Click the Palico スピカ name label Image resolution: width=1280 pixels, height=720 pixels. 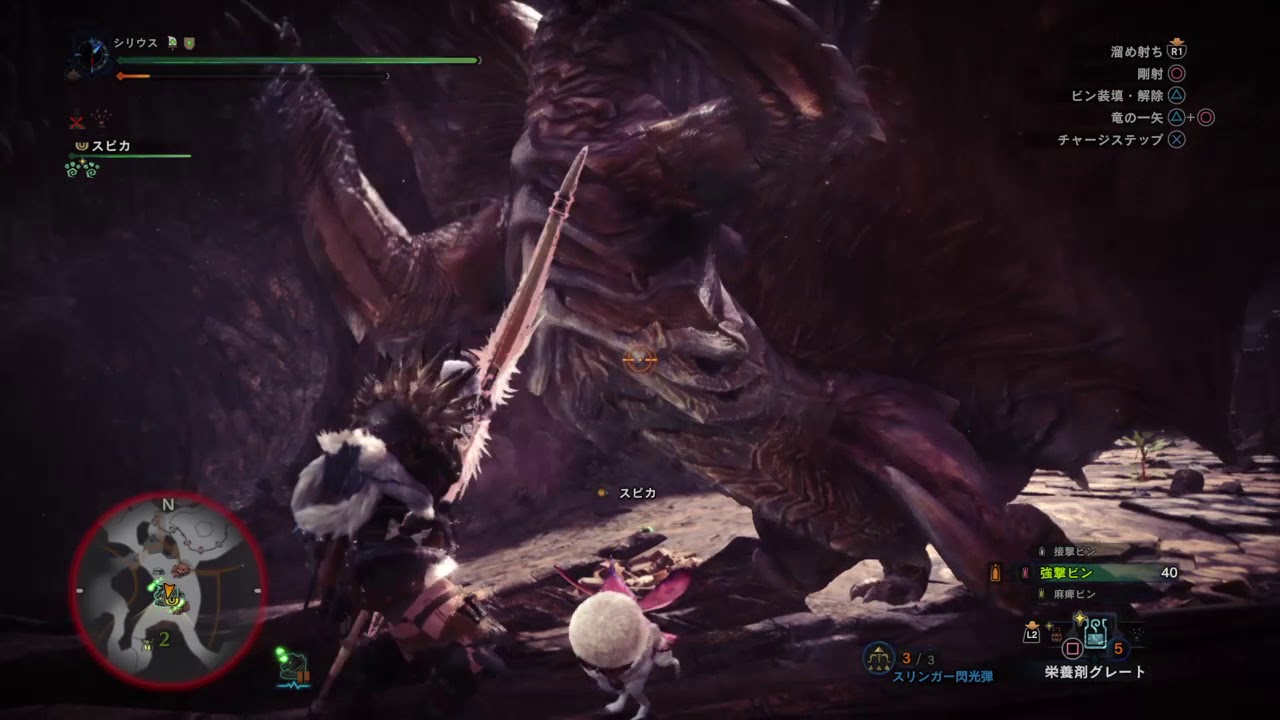point(111,146)
